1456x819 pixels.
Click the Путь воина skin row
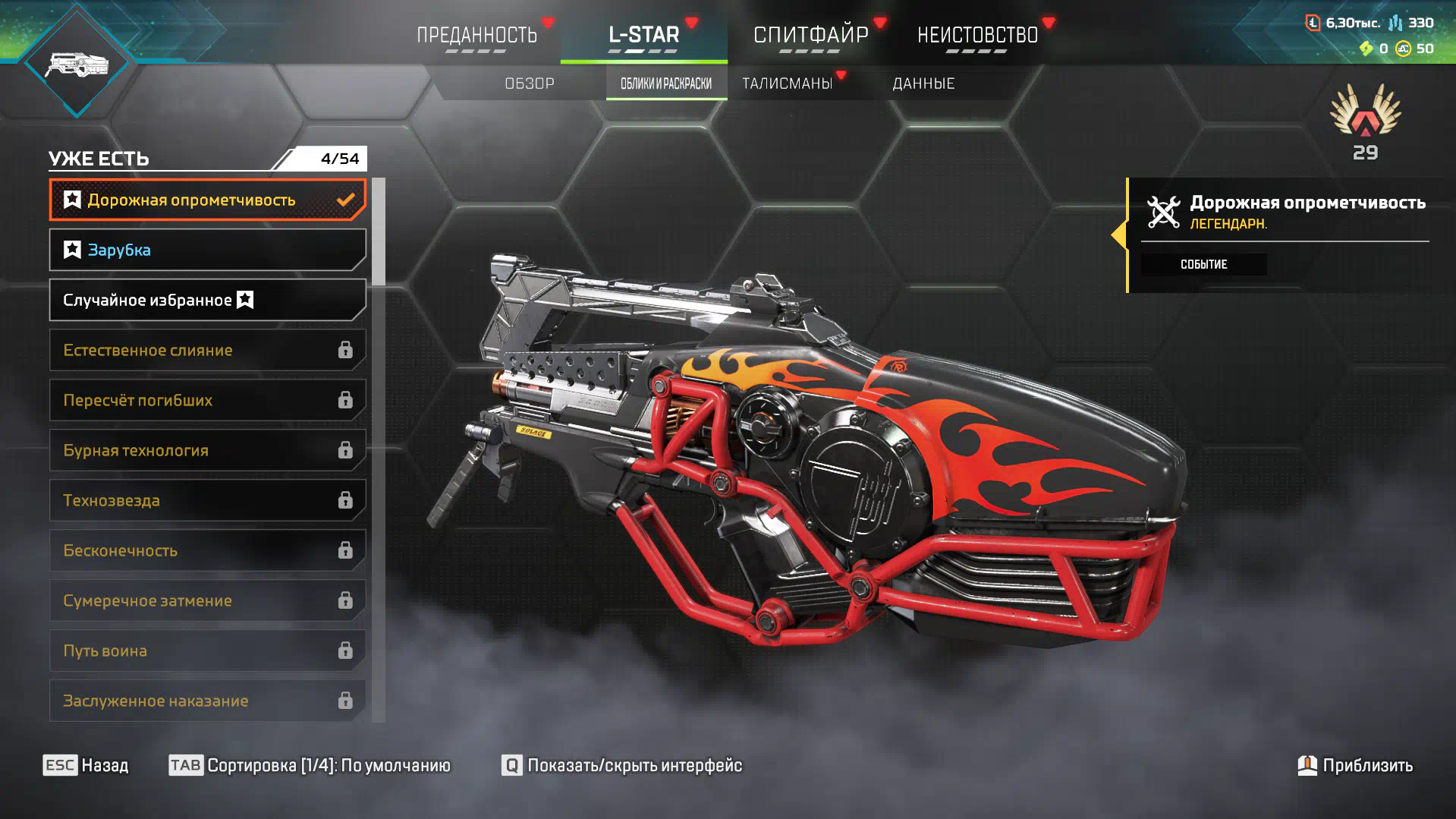click(x=207, y=650)
